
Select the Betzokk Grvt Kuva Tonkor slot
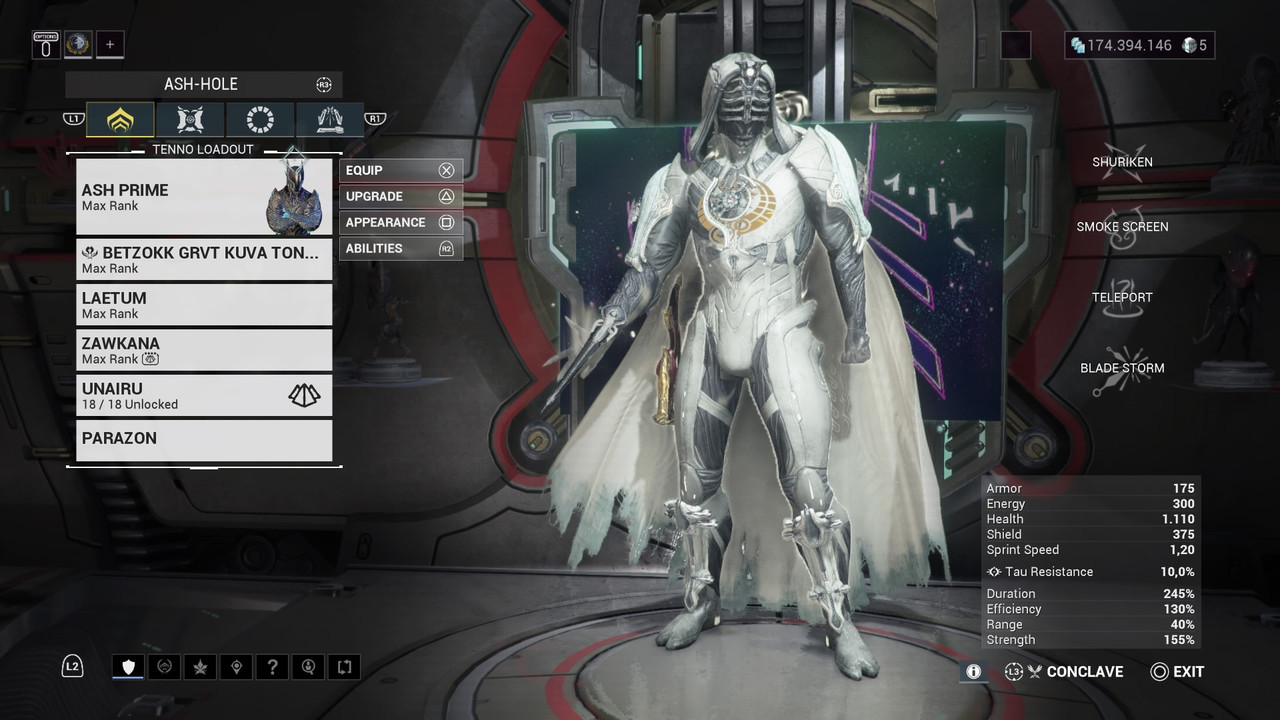coord(204,259)
